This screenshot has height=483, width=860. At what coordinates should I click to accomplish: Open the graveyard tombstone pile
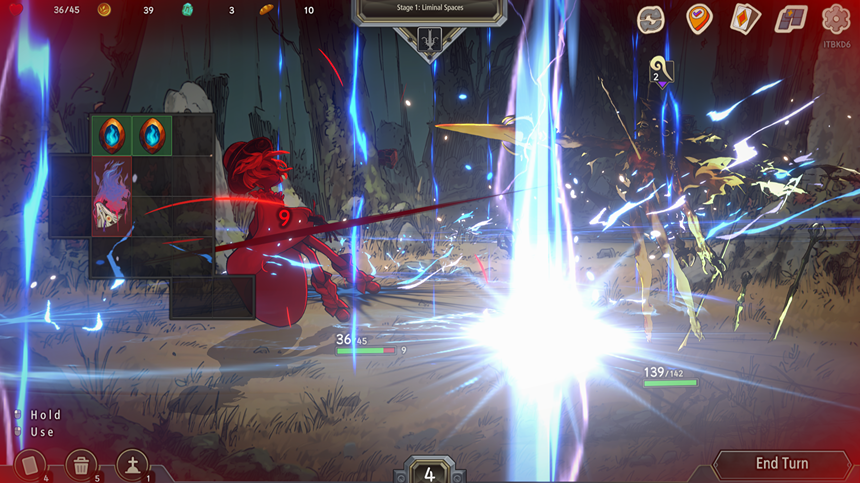click(133, 465)
